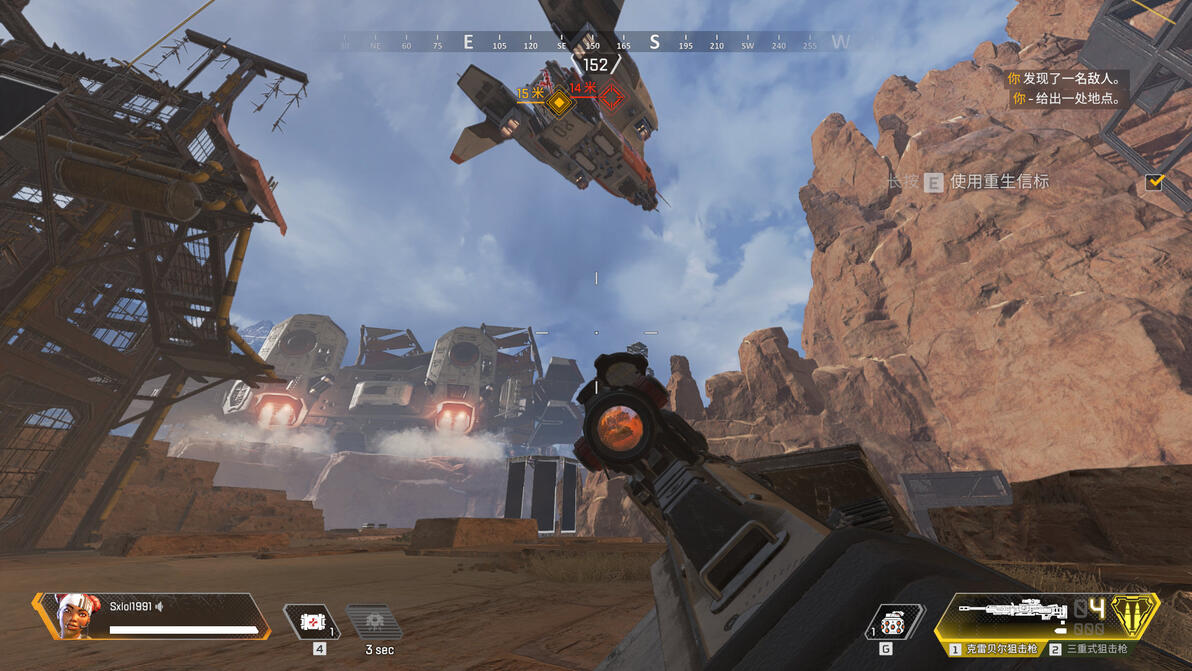Click the red 14米 enemy ping marker
Viewport: 1192px width, 671px height.
point(611,97)
